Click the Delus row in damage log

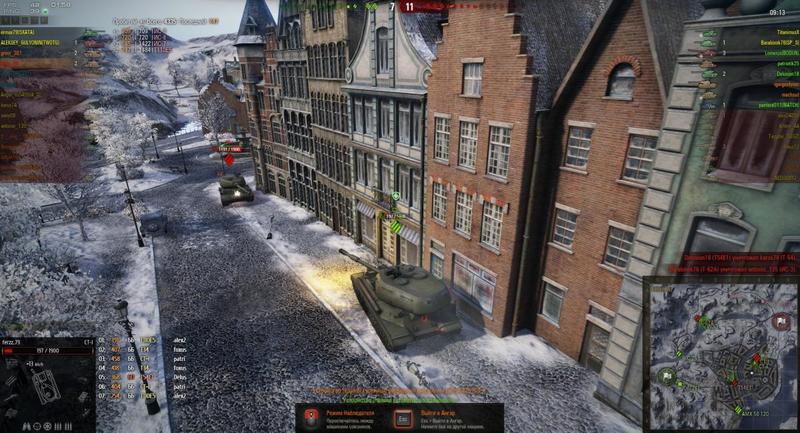(180, 377)
